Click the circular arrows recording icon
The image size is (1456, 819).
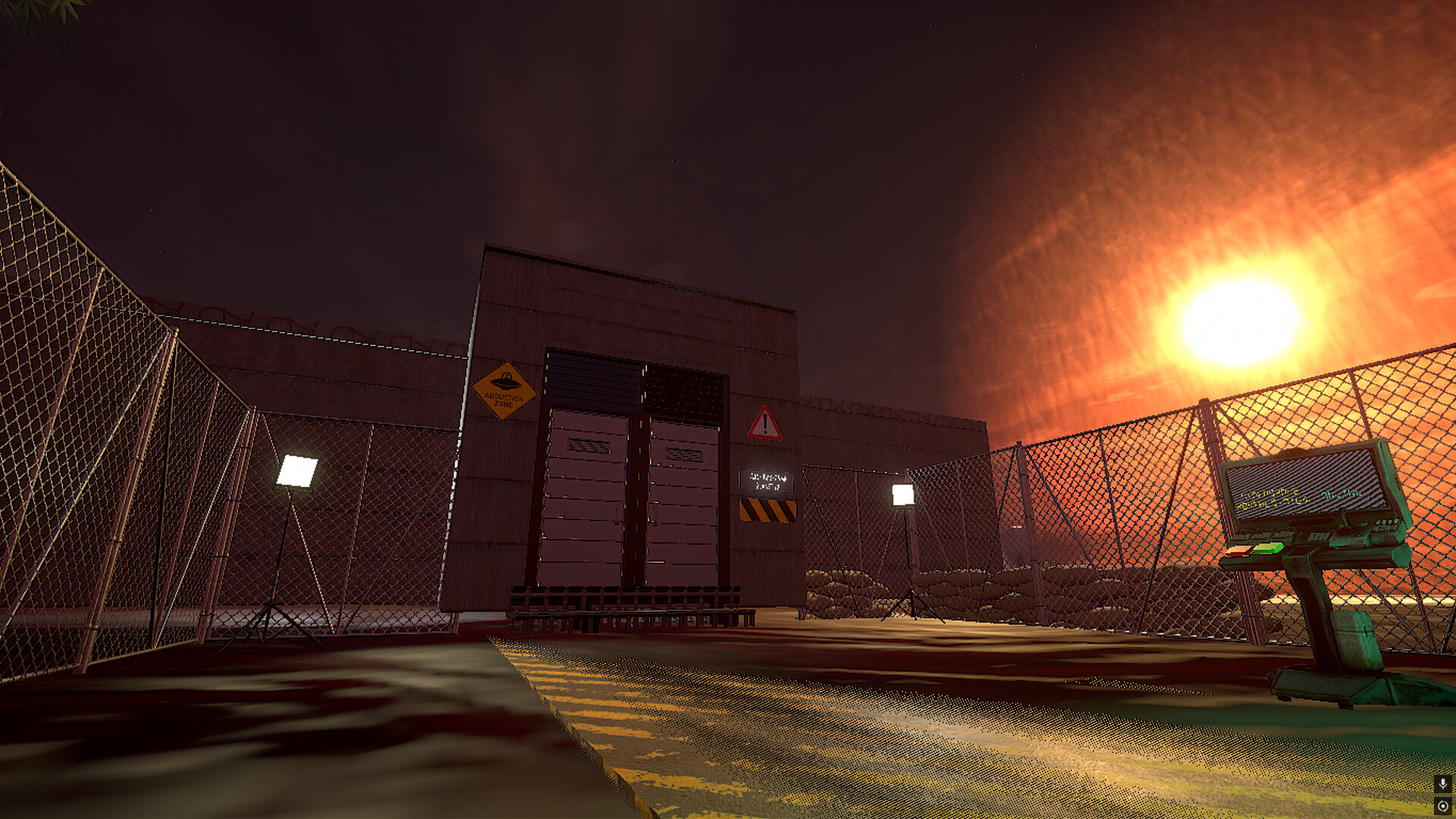coord(1442,806)
